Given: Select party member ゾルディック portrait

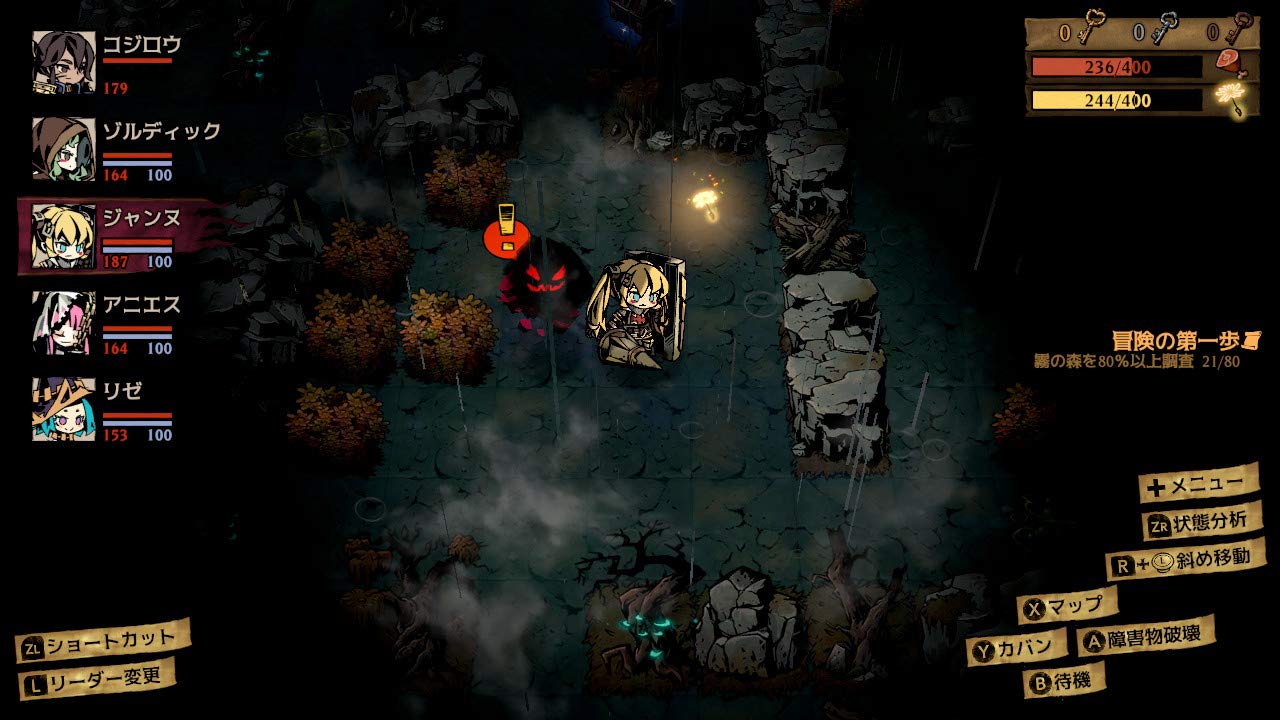Looking at the screenshot, I should tap(64, 149).
